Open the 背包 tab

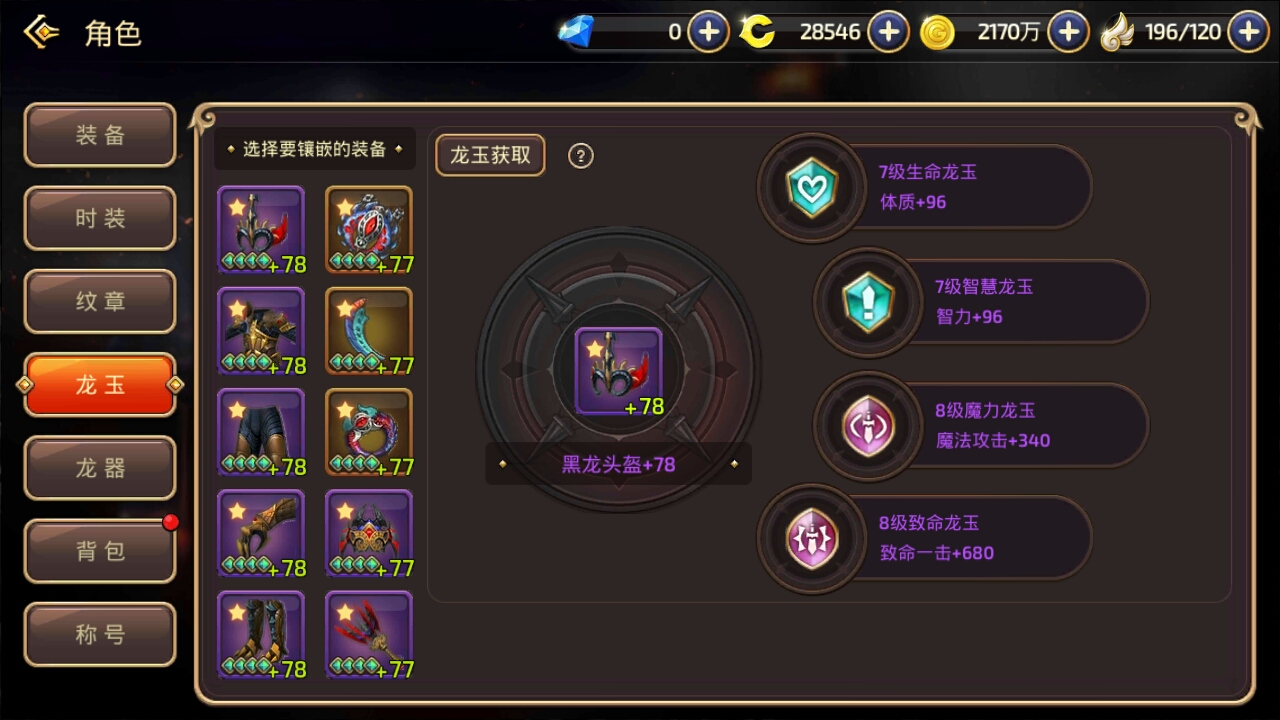(x=100, y=551)
